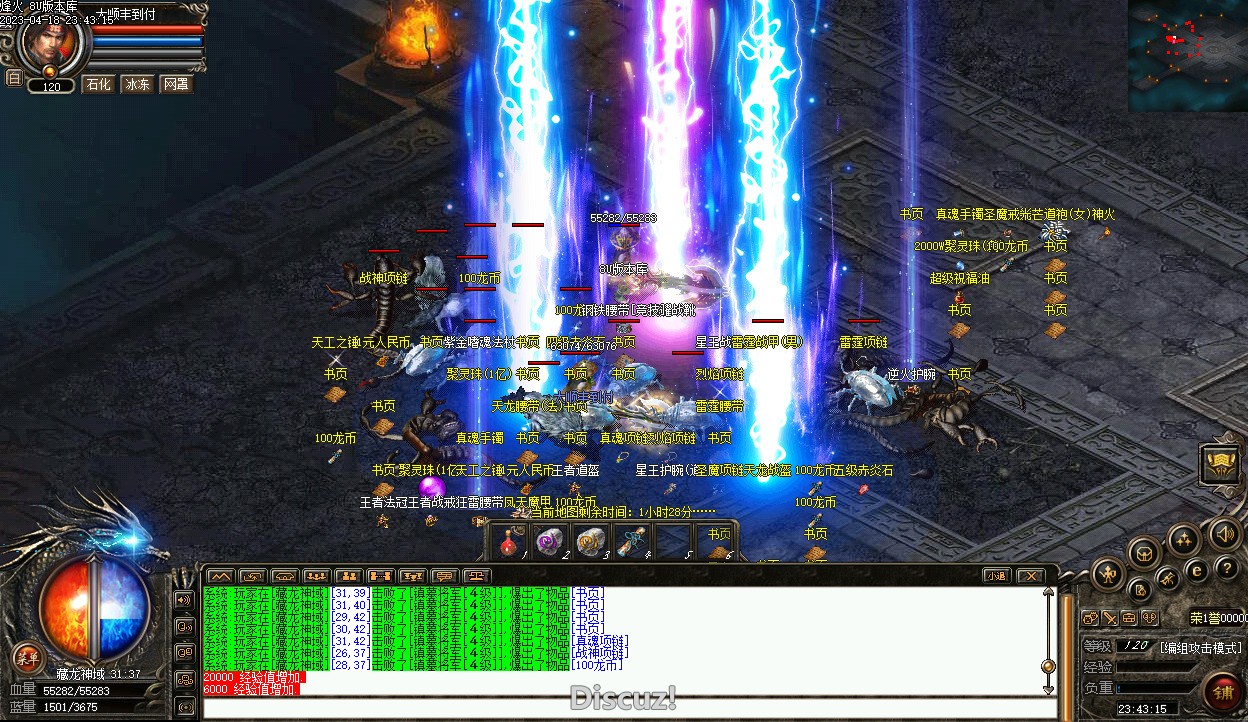Select the 书页 item in hotbar slot 6
The width and height of the screenshot is (1248, 722).
pos(717,541)
